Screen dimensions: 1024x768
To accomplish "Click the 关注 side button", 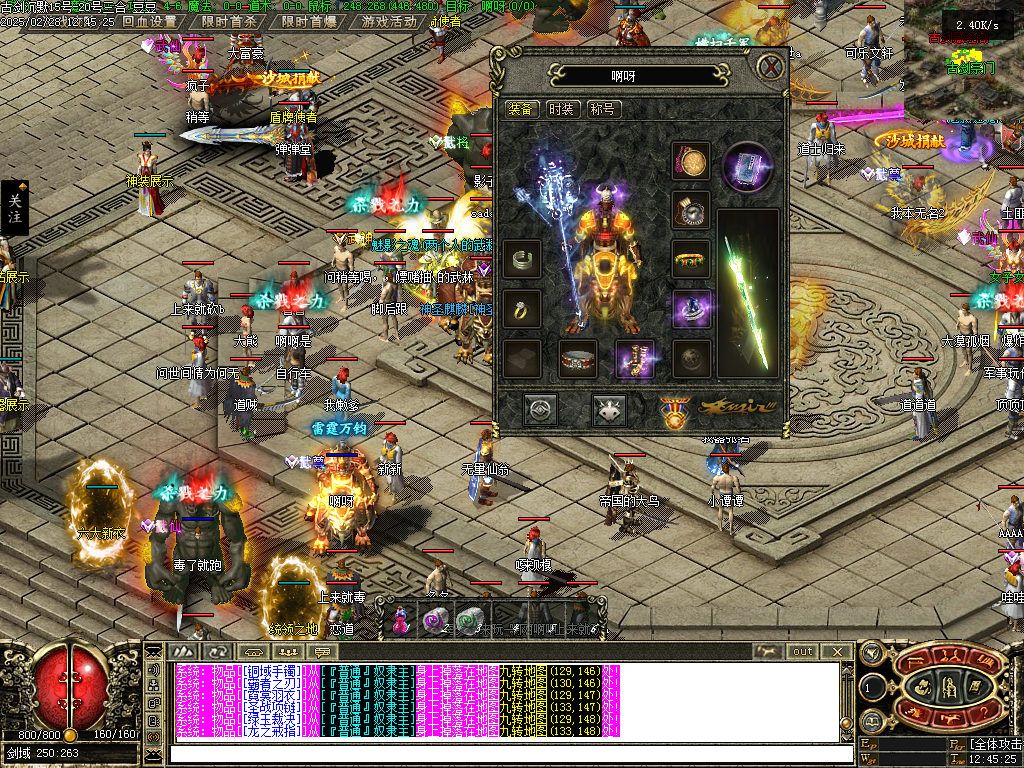I will click(x=14, y=208).
